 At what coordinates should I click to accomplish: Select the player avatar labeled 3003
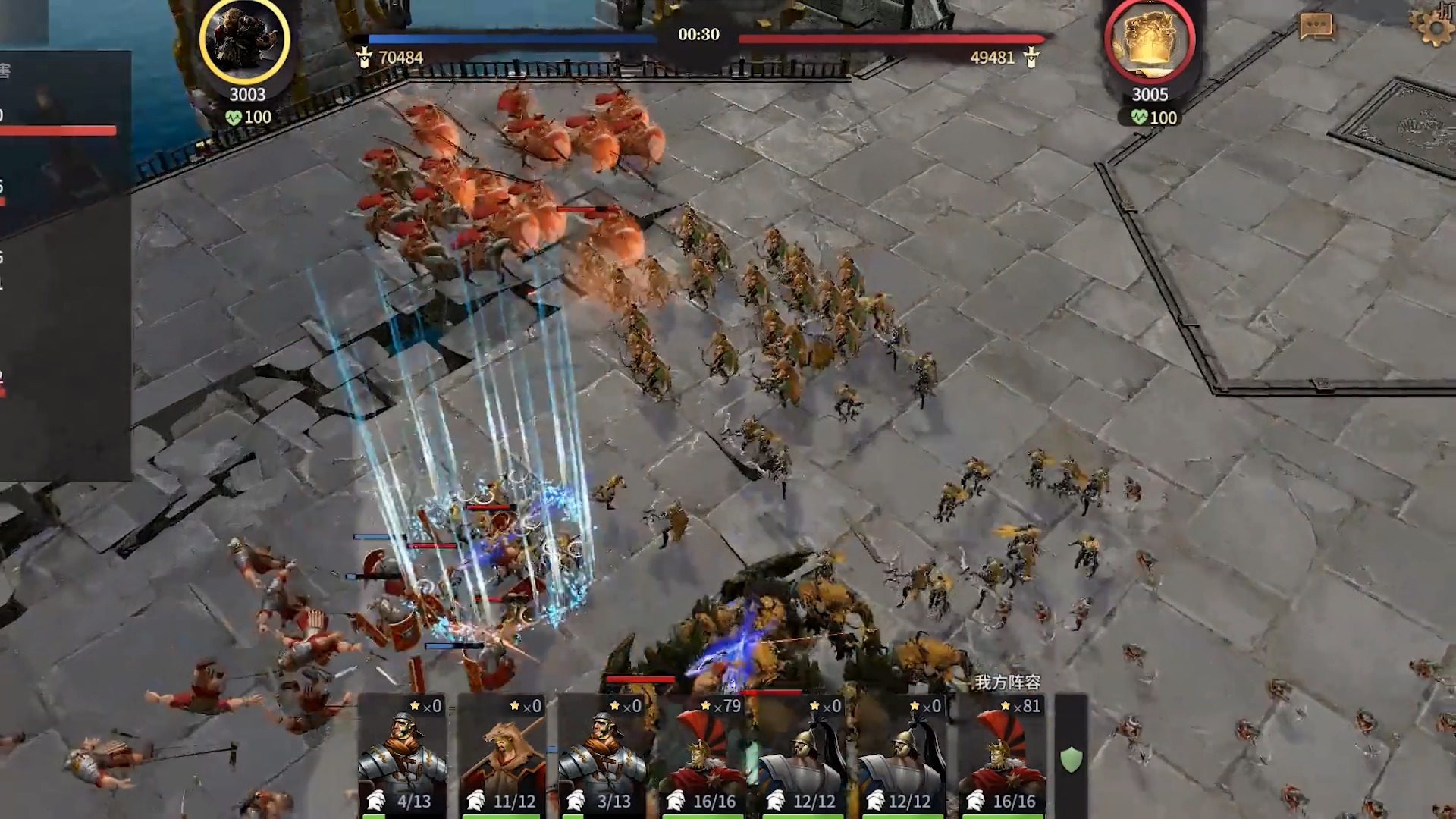(244, 39)
